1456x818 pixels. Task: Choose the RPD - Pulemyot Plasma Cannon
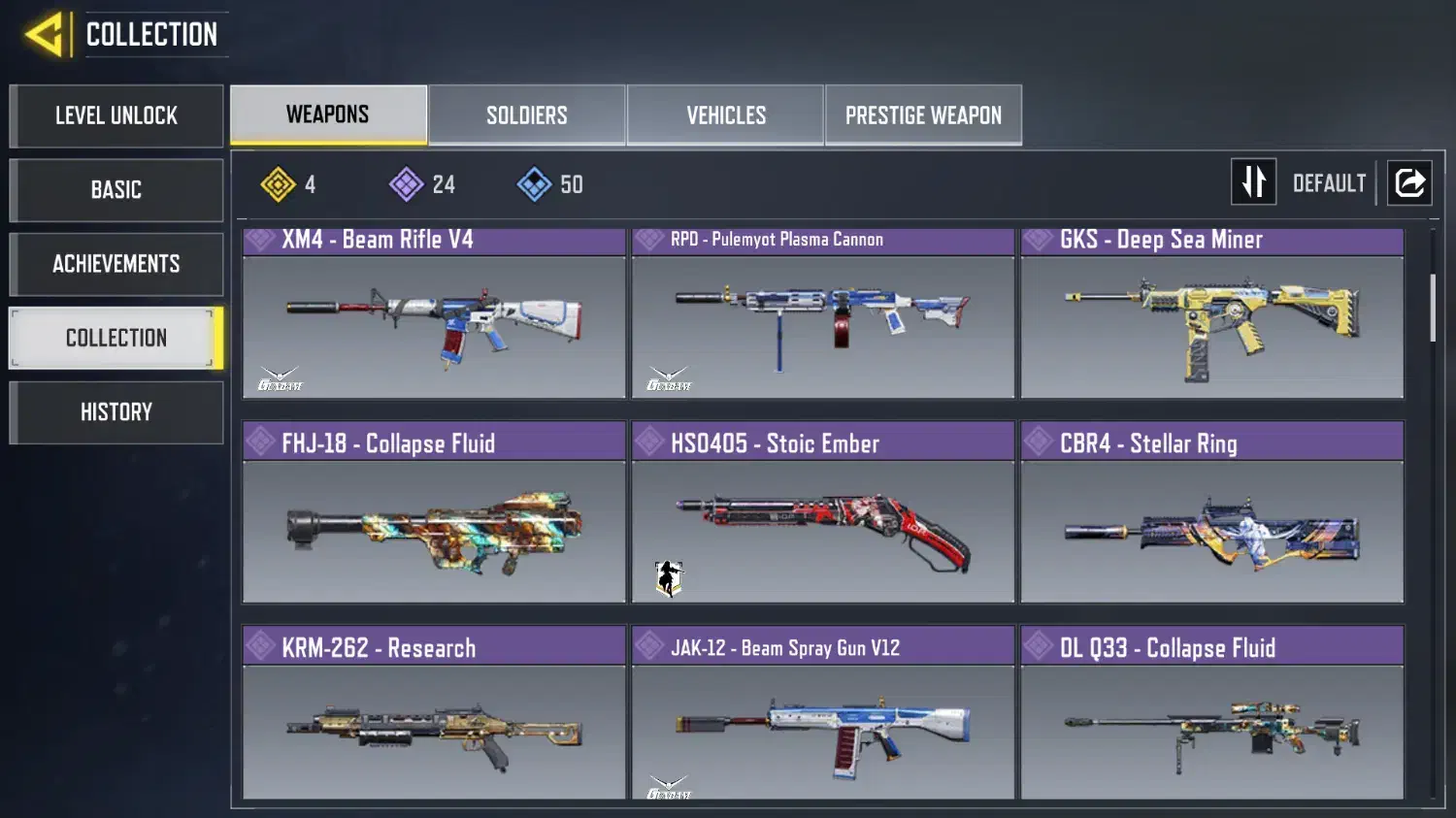[823, 315]
